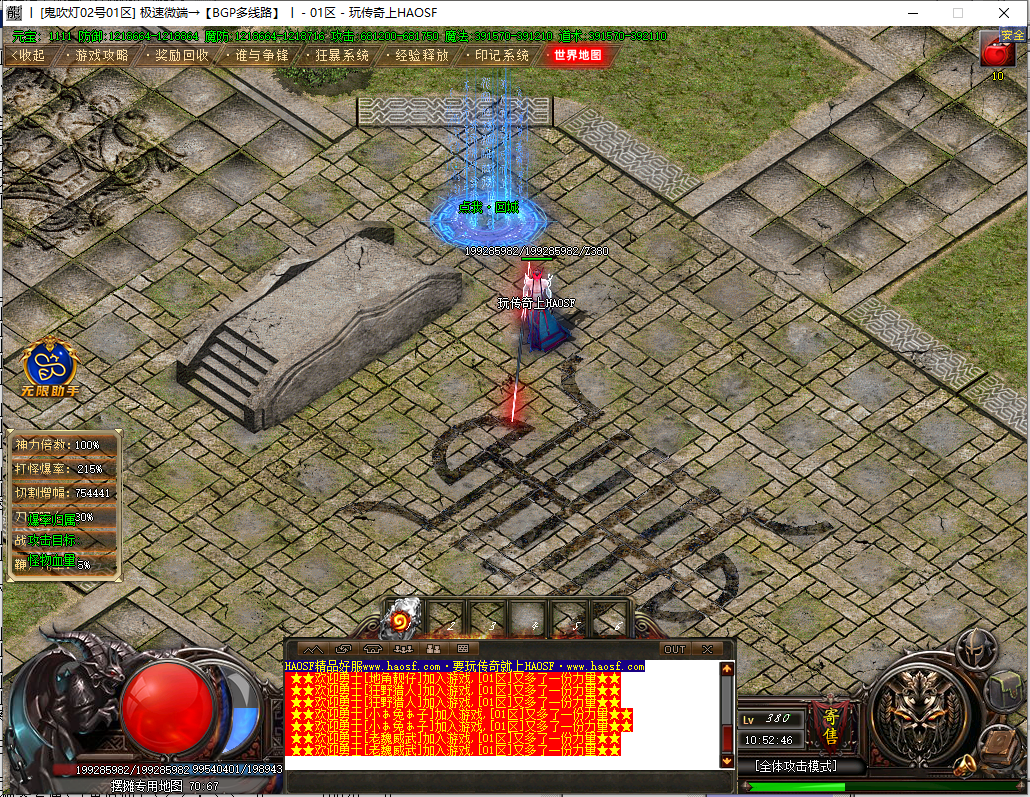Open the 游戏攻略 game guide
The height and width of the screenshot is (797, 1030).
click(x=100, y=56)
